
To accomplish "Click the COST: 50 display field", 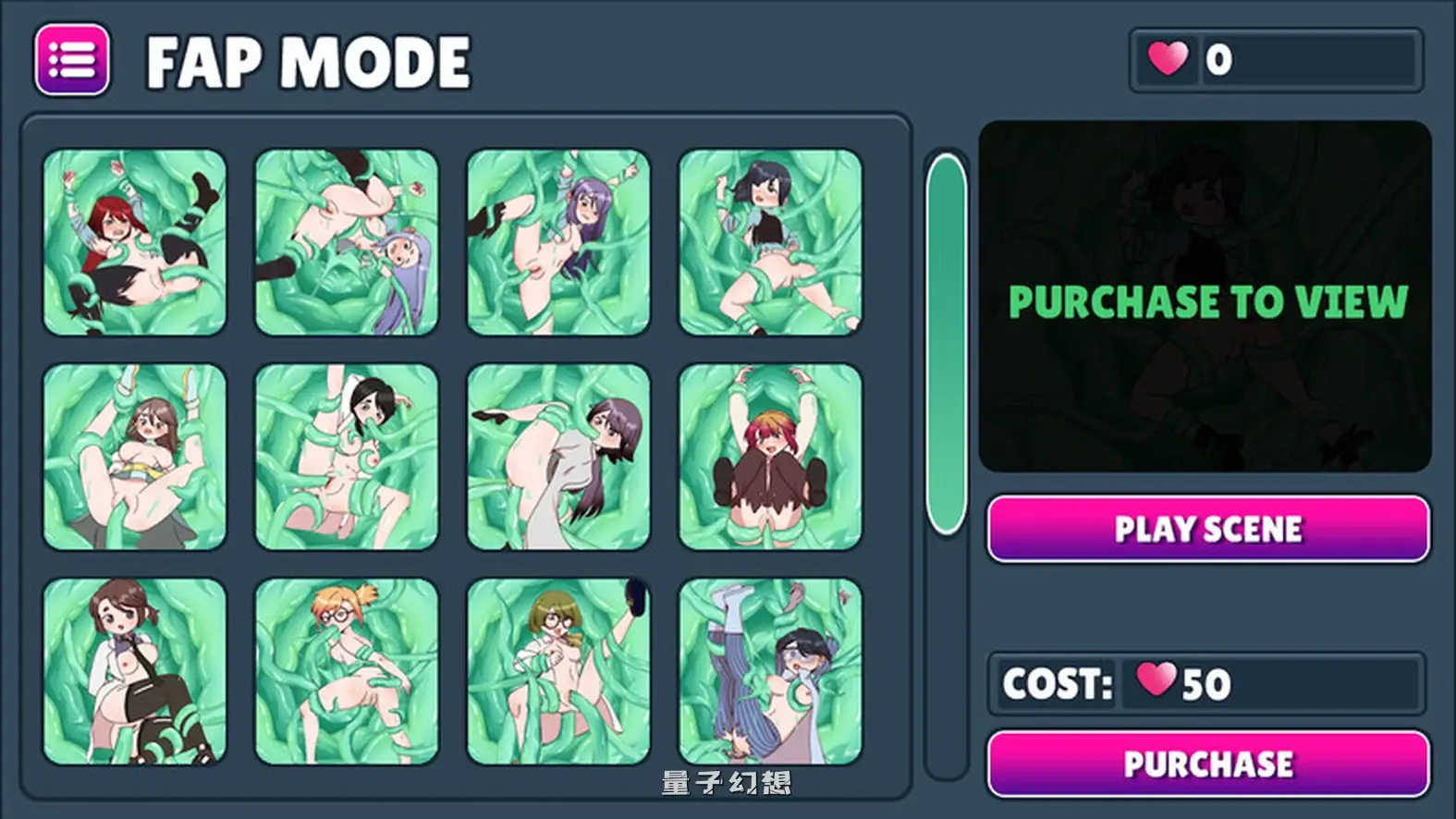I will pyautogui.click(x=1206, y=682).
